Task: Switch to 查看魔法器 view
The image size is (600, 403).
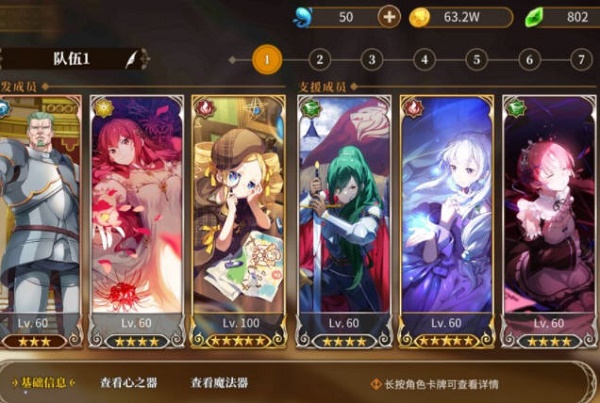Action: [x=219, y=383]
